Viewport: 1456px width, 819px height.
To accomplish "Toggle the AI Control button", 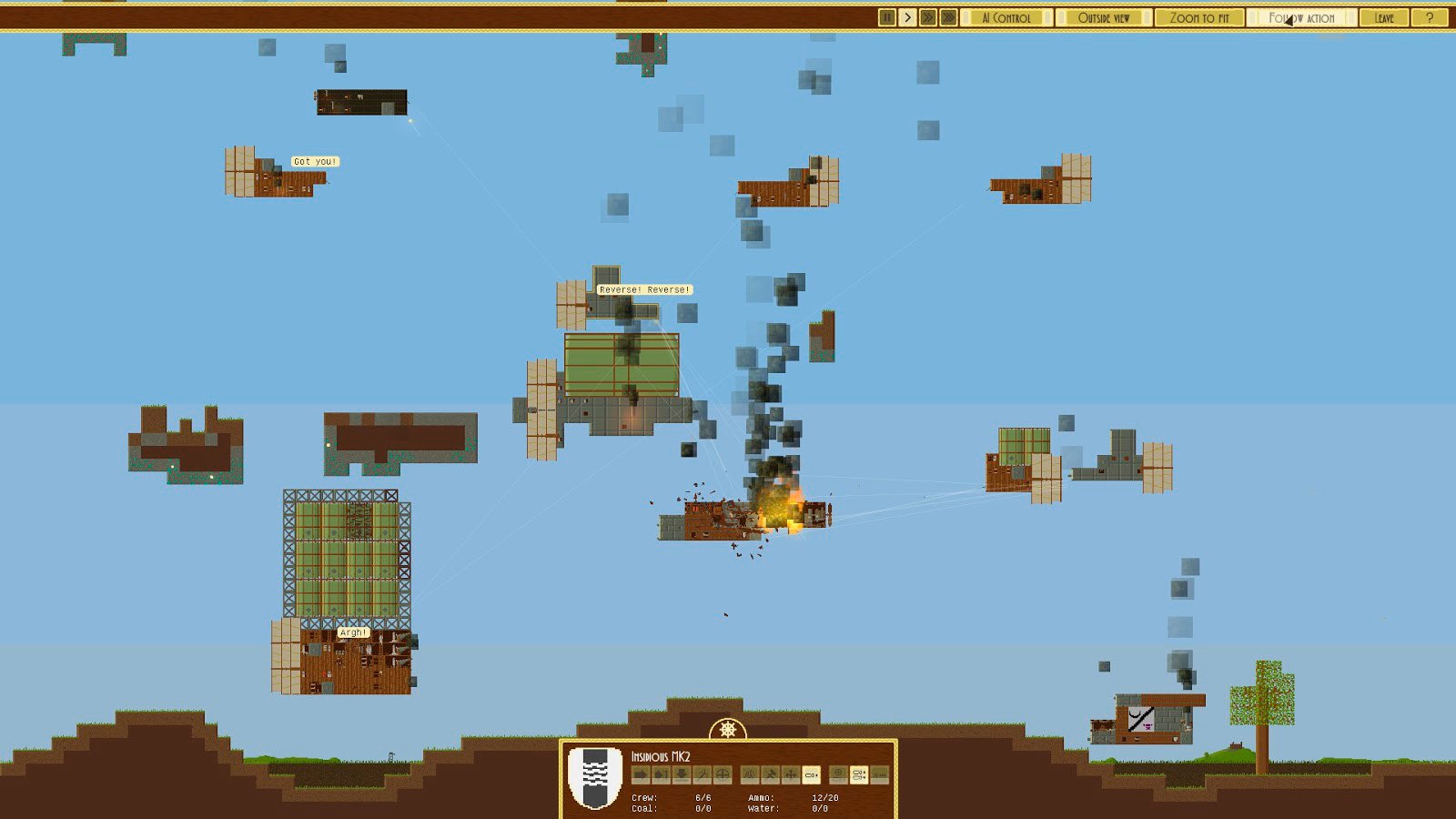I will 1007,17.
